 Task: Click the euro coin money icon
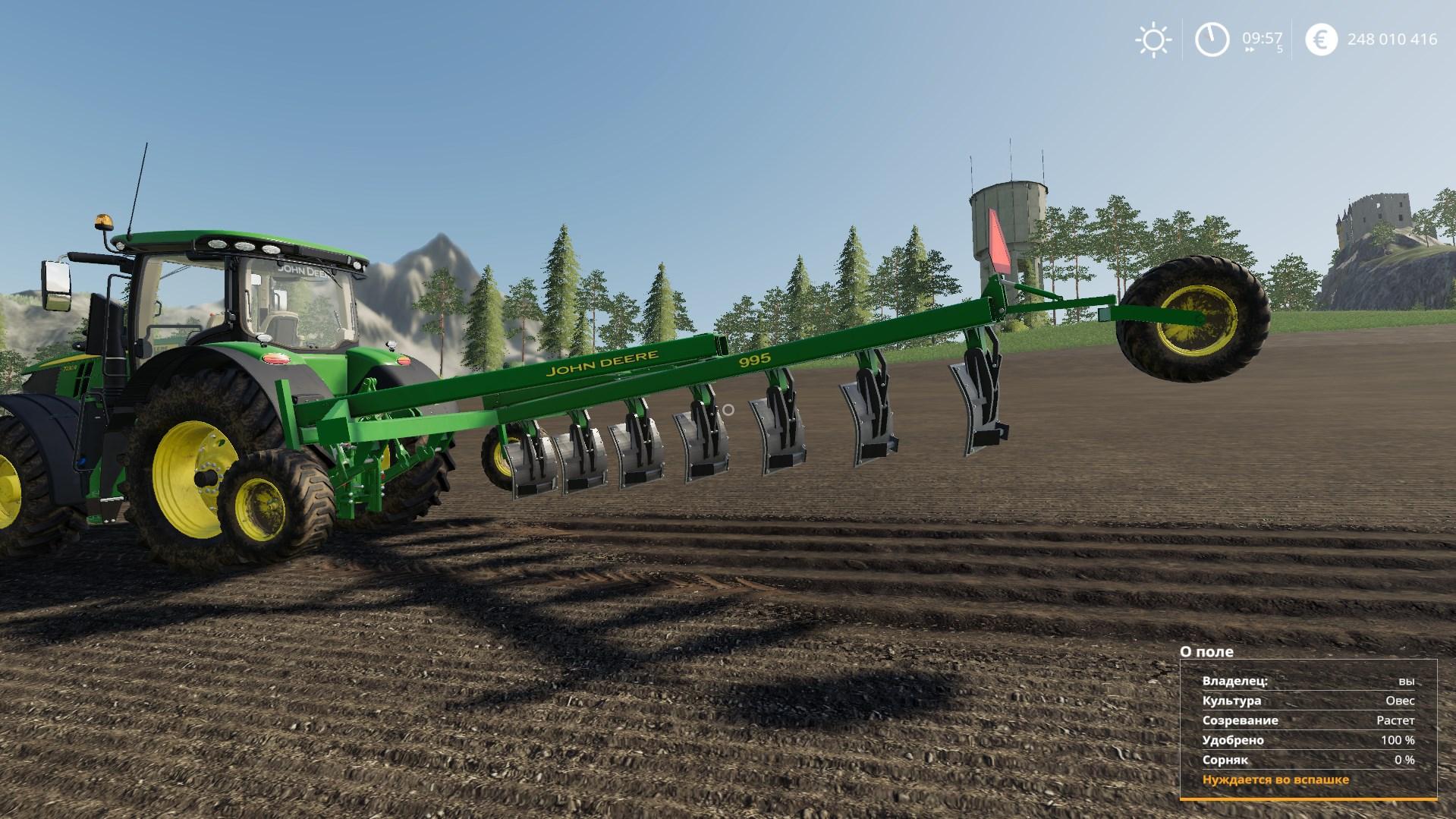(x=1320, y=39)
